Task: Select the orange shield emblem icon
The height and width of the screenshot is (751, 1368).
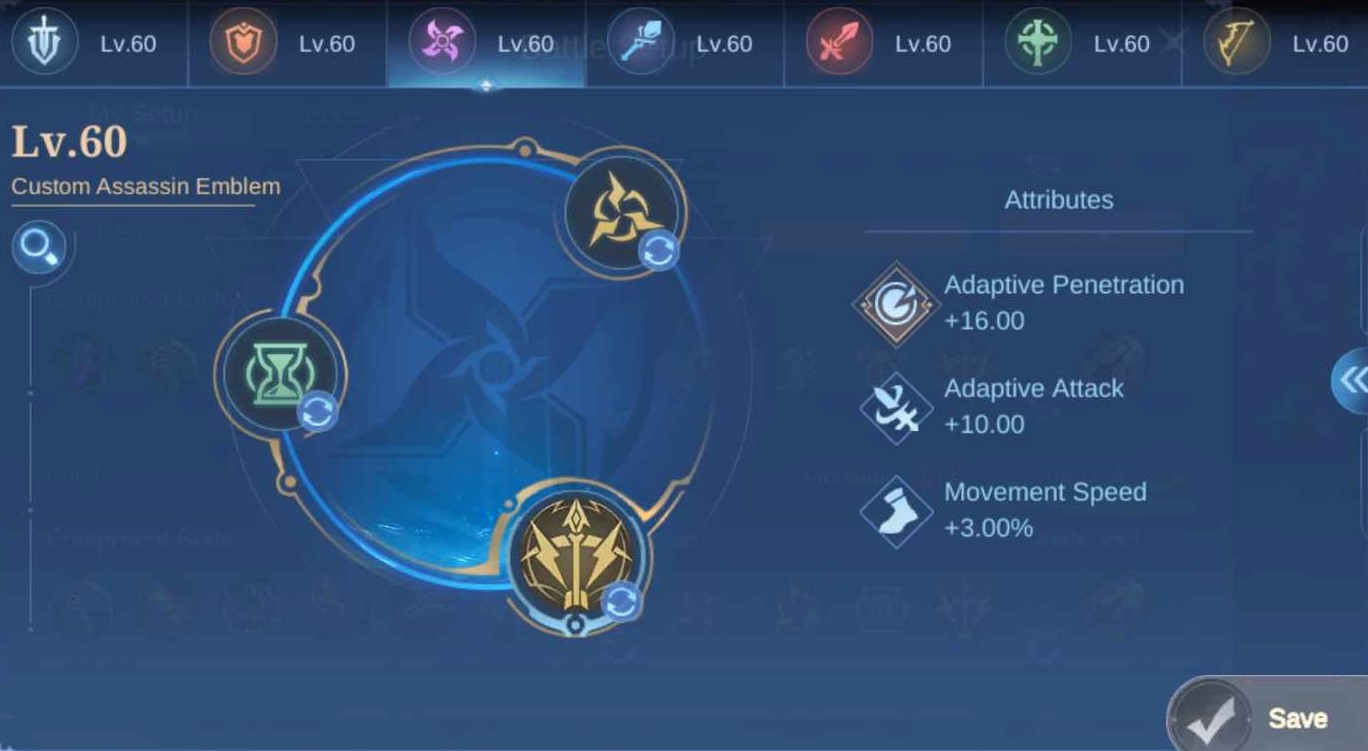Action: click(245, 43)
